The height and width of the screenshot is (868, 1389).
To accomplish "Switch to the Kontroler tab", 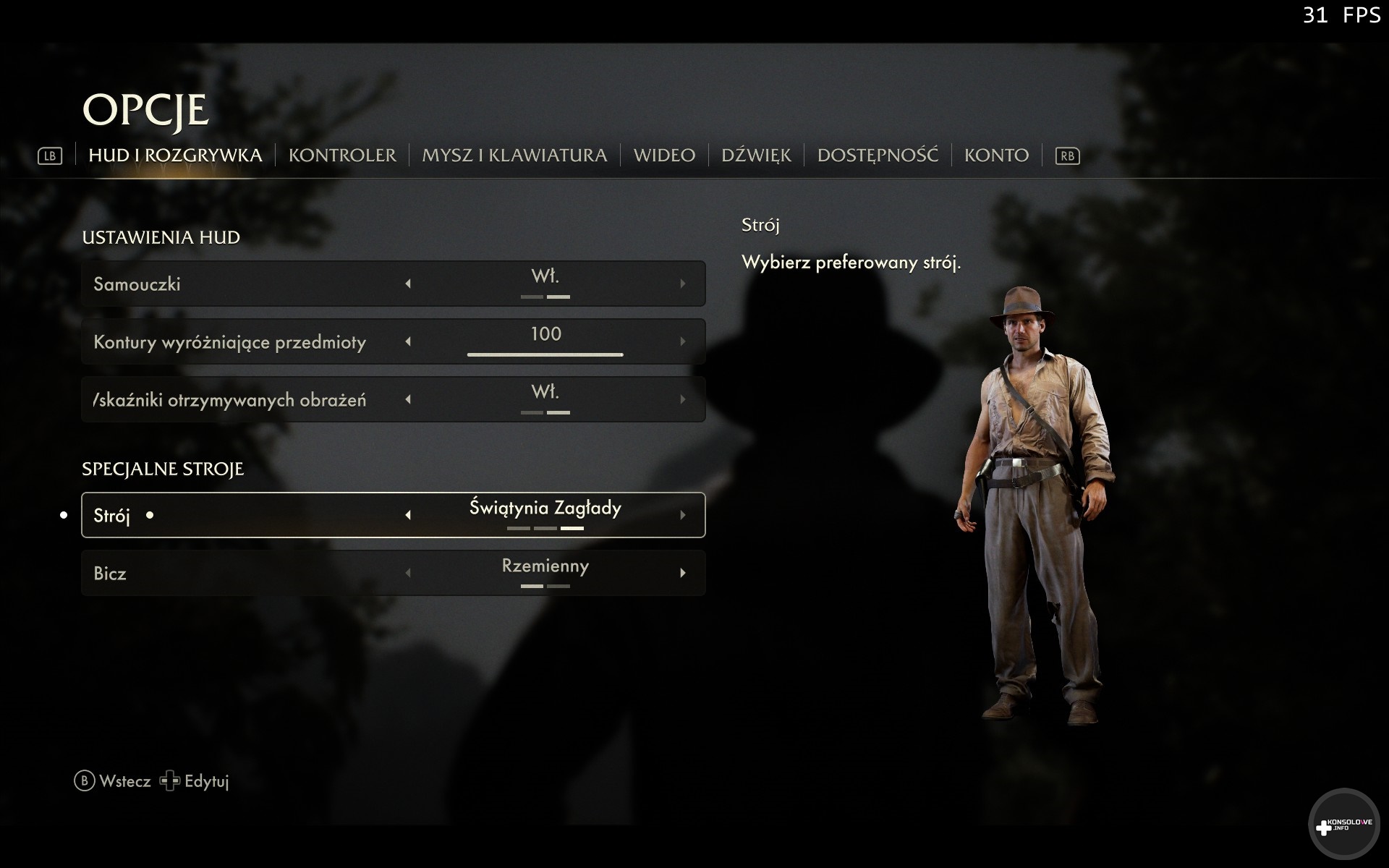I will point(342,156).
